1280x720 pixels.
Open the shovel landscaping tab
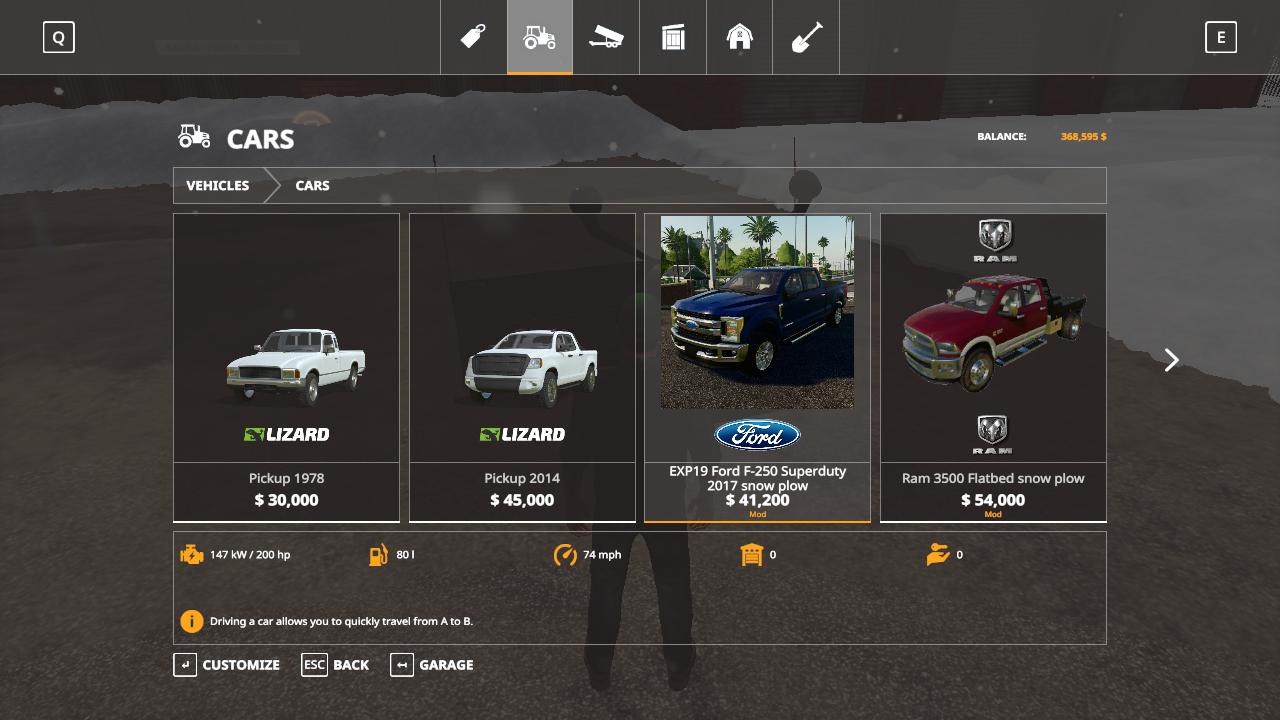(x=806, y=37)
